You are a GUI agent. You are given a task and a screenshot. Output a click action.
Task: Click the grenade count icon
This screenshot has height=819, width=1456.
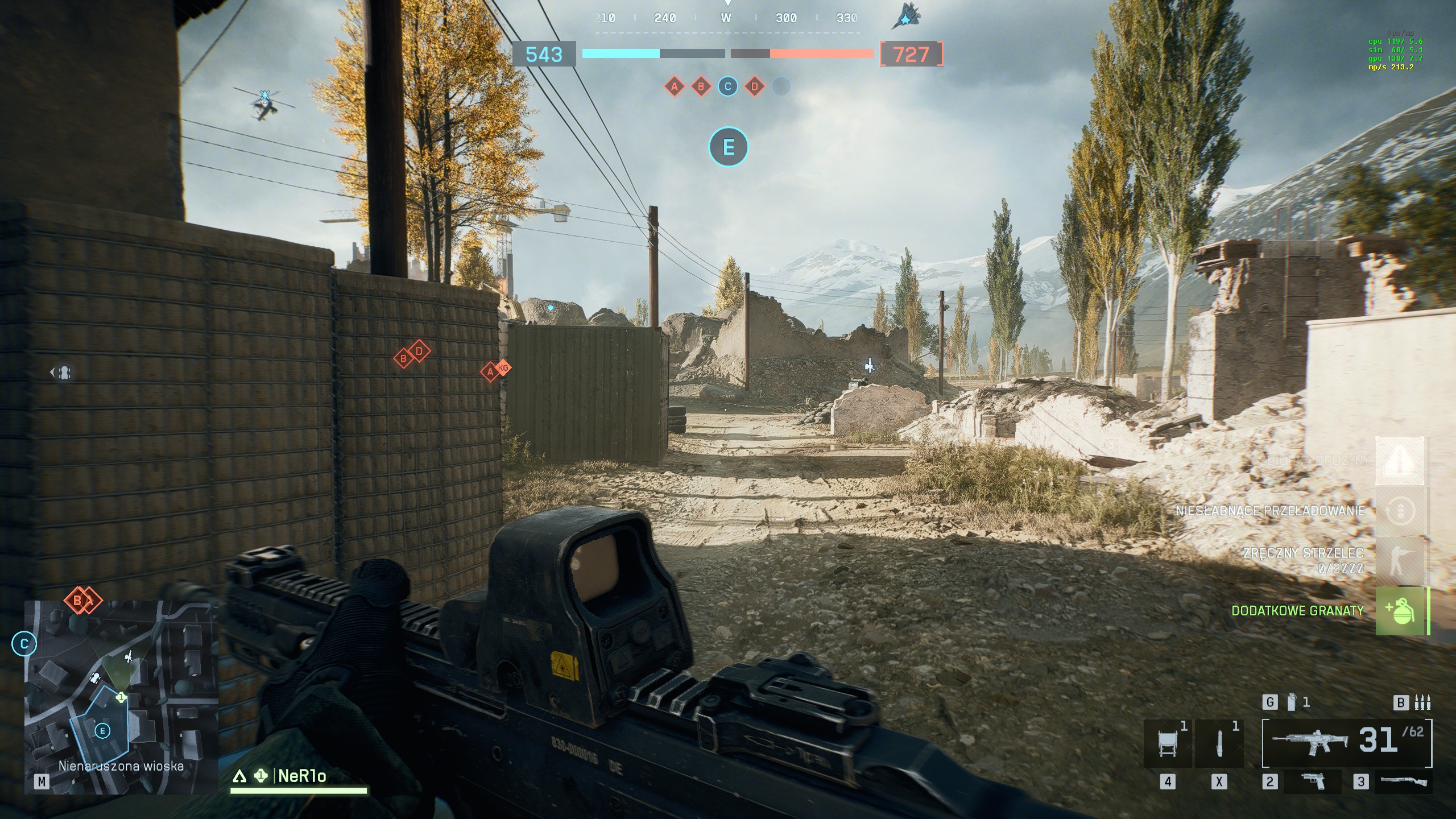(1292, 702)
